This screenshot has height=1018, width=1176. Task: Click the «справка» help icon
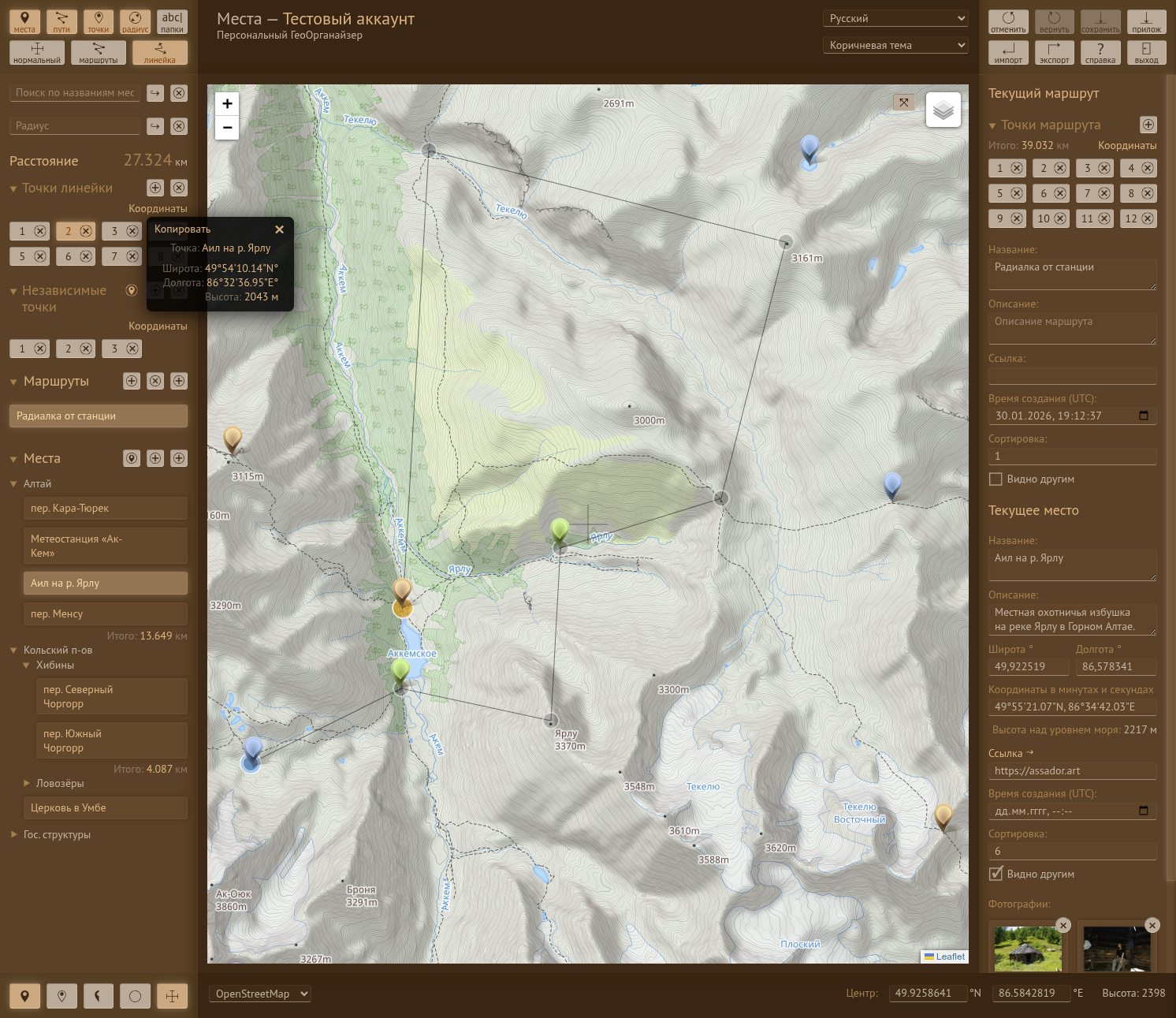[1100, 52]
